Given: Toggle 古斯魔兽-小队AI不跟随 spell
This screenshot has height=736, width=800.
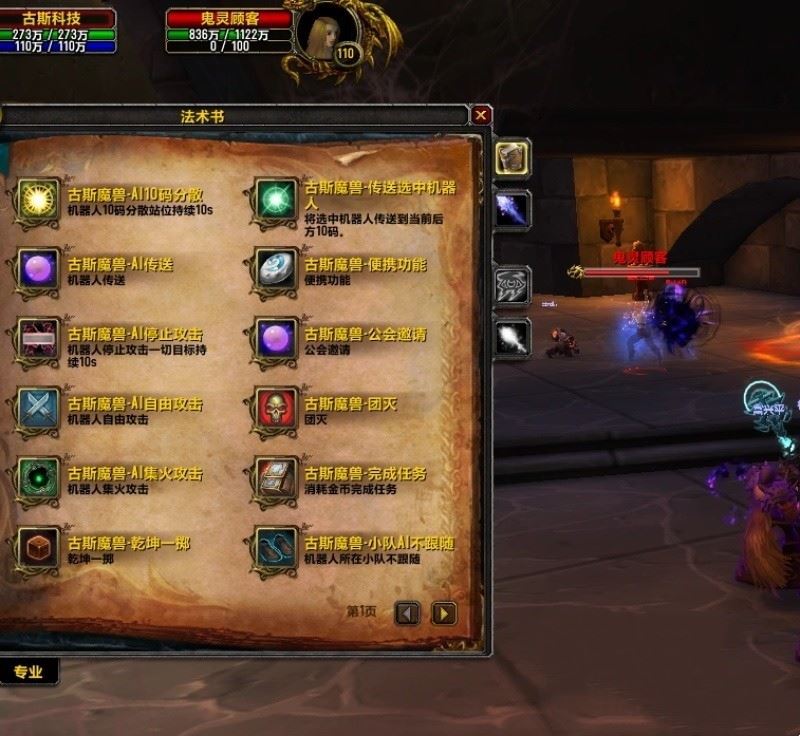Looking at the screenshot, I should [x=275, y=548].
